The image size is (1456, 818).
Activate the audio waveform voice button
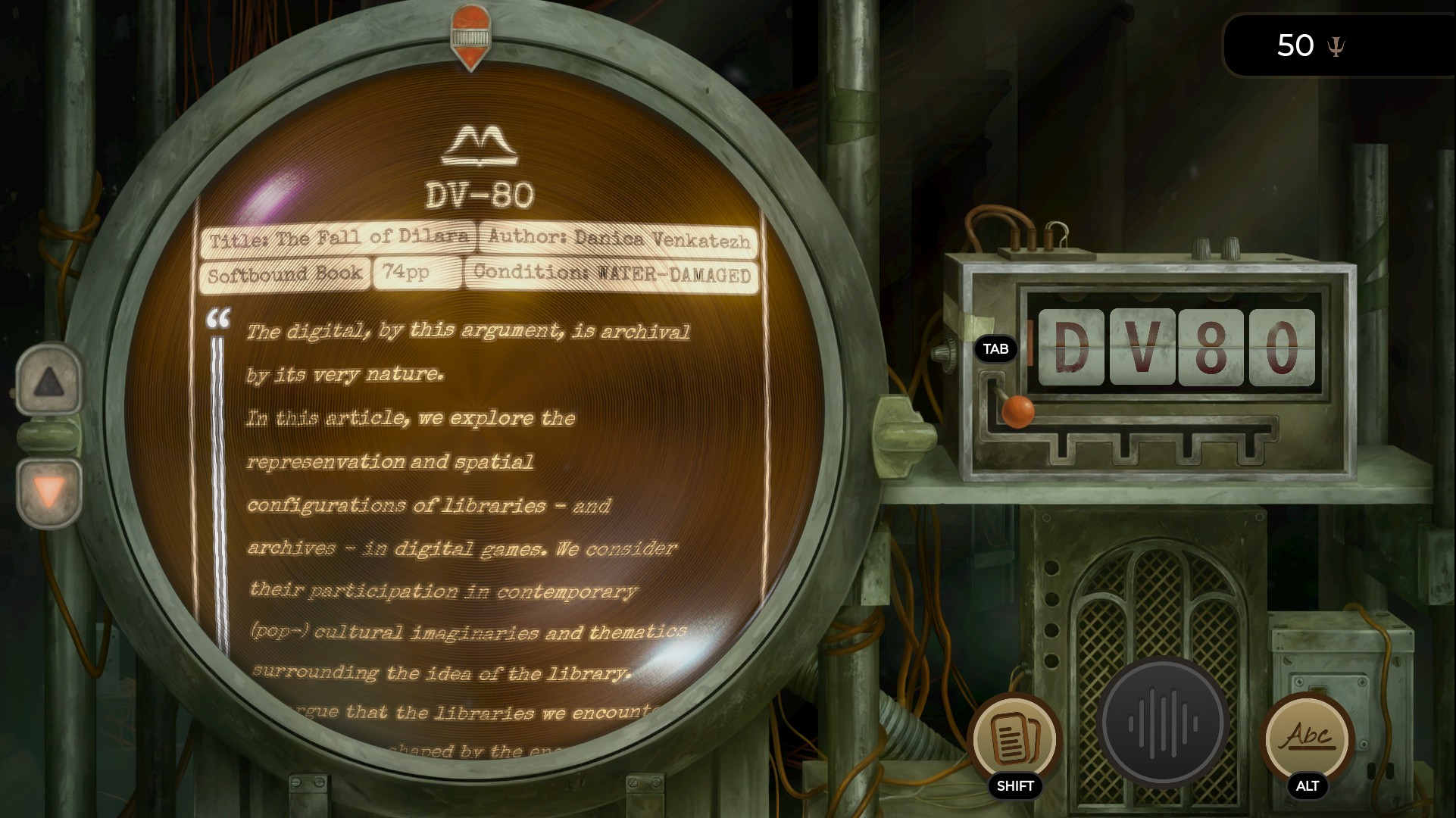coord(1163,723)
